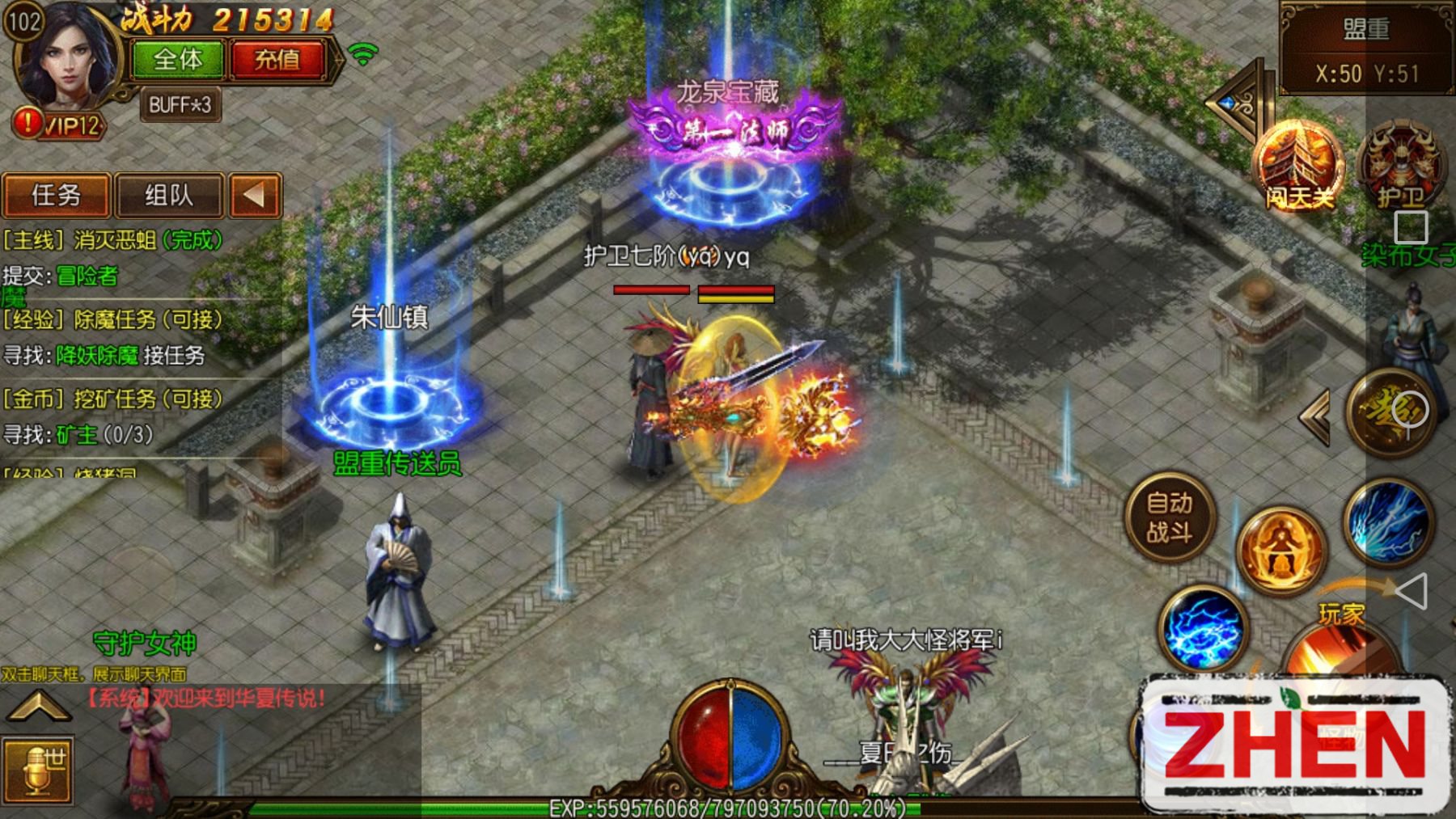Cast the blue lightning streak skill
The width and height of the screenshot is (1456, 819).
(x=1389, y=521)
